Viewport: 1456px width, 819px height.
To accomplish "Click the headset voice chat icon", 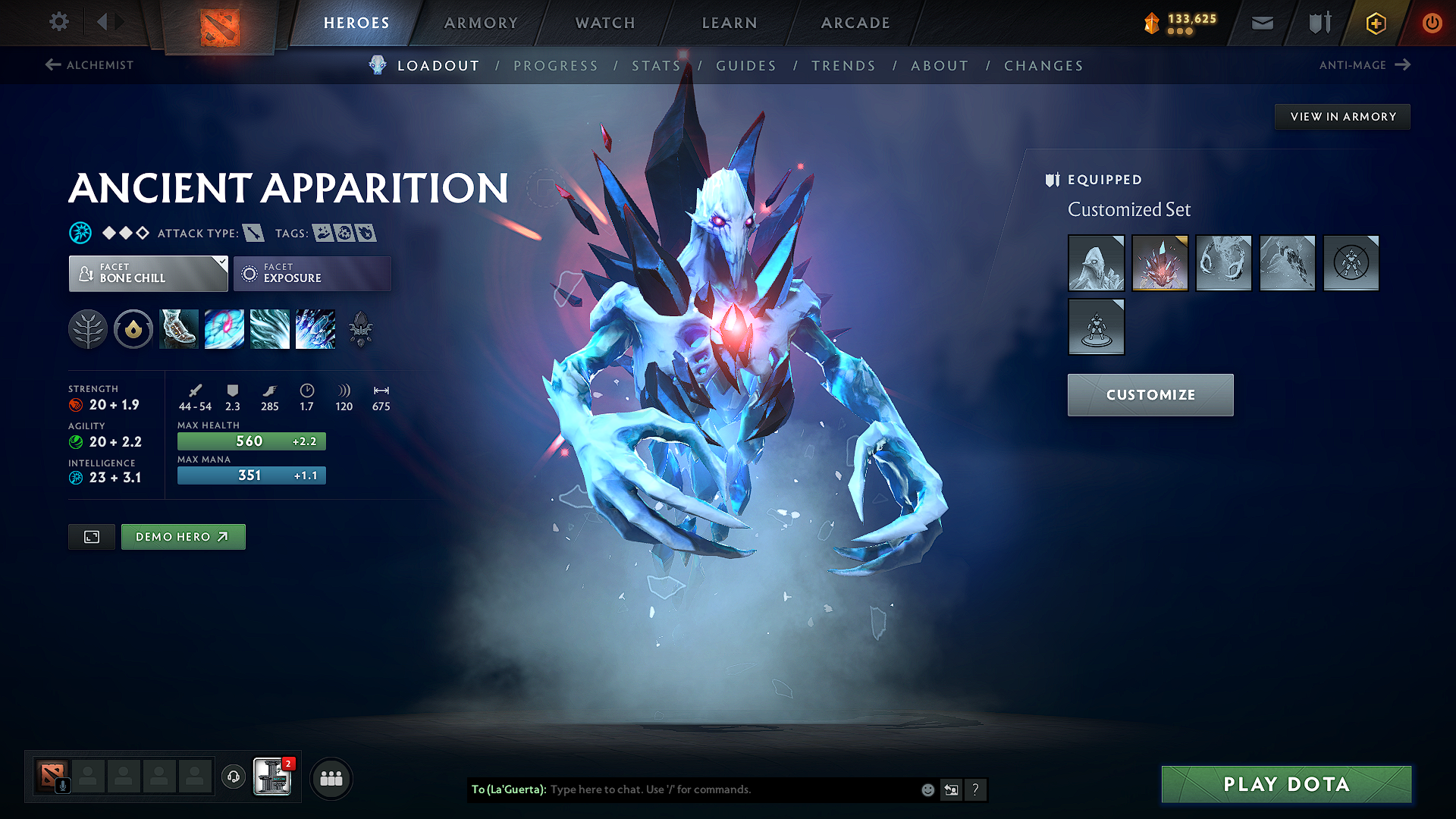I will click(x=233, y=777).
